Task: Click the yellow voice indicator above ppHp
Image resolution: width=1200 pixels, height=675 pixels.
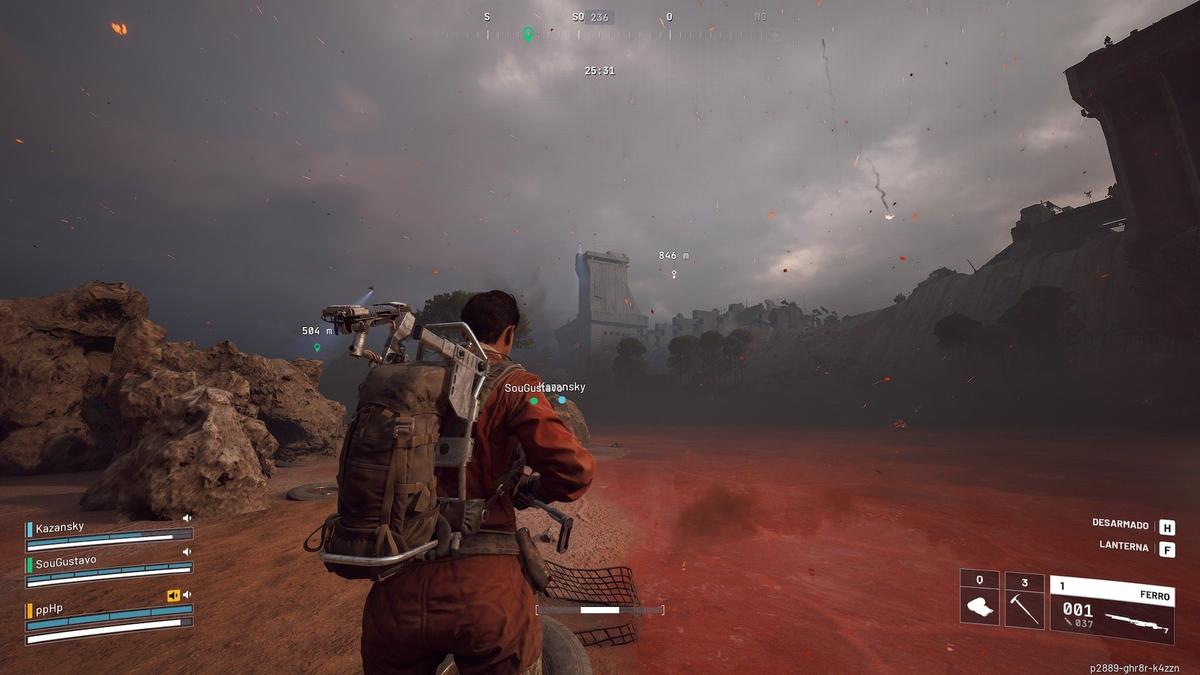Action: (x=173, y=595)
